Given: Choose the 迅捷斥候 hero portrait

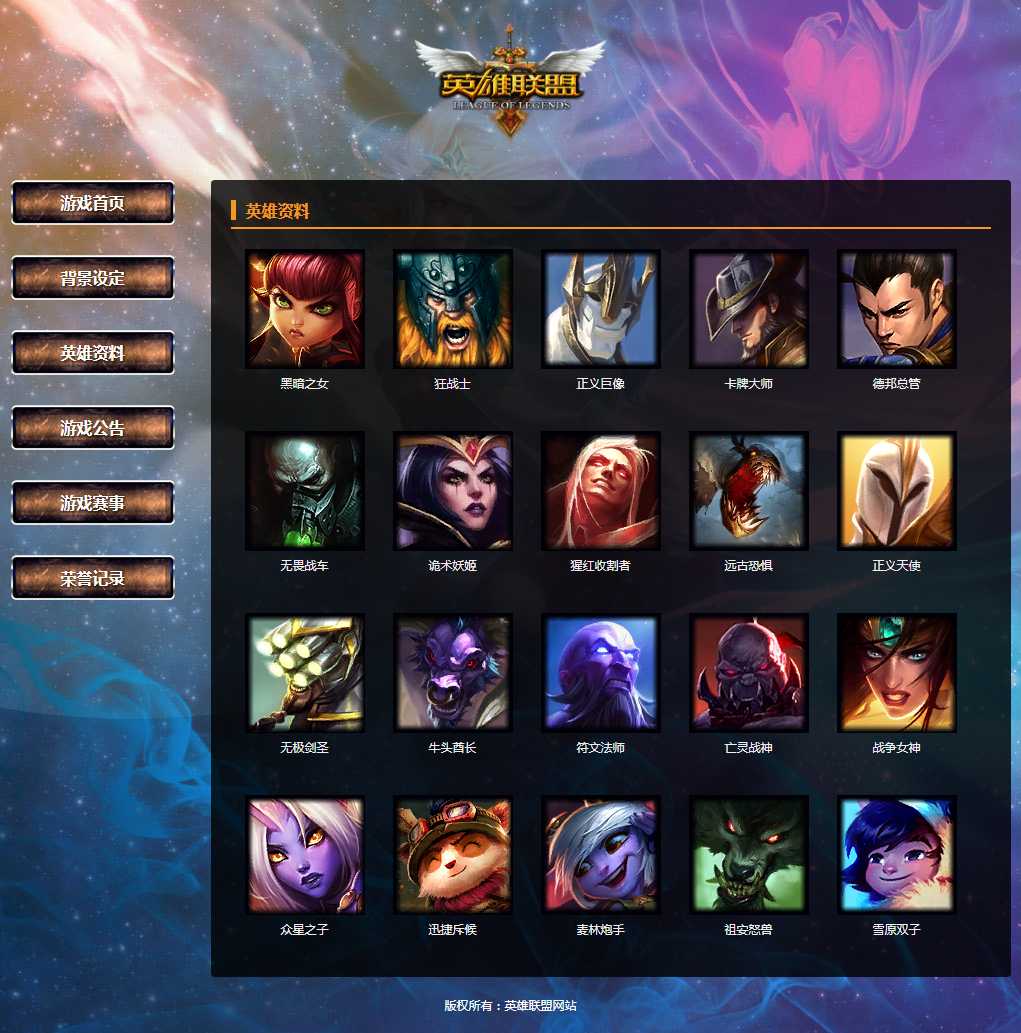Looking at the screenshot, I should tap(453, 855).
